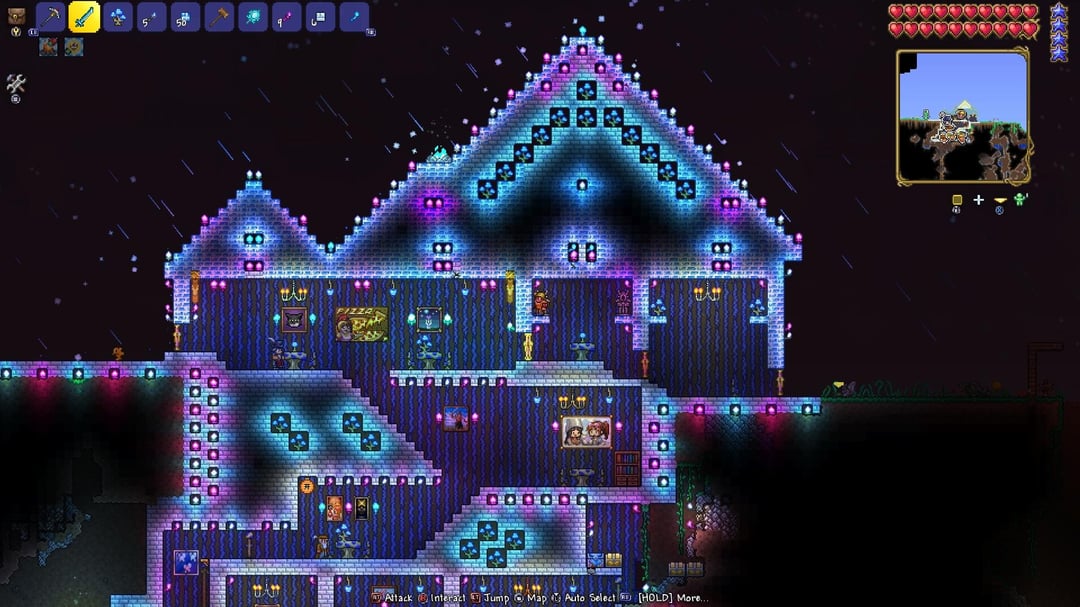This screenshot has height=607, width=1080.
Task: Select the pickaxe hotbar slot
Action: tap(50, 17)
